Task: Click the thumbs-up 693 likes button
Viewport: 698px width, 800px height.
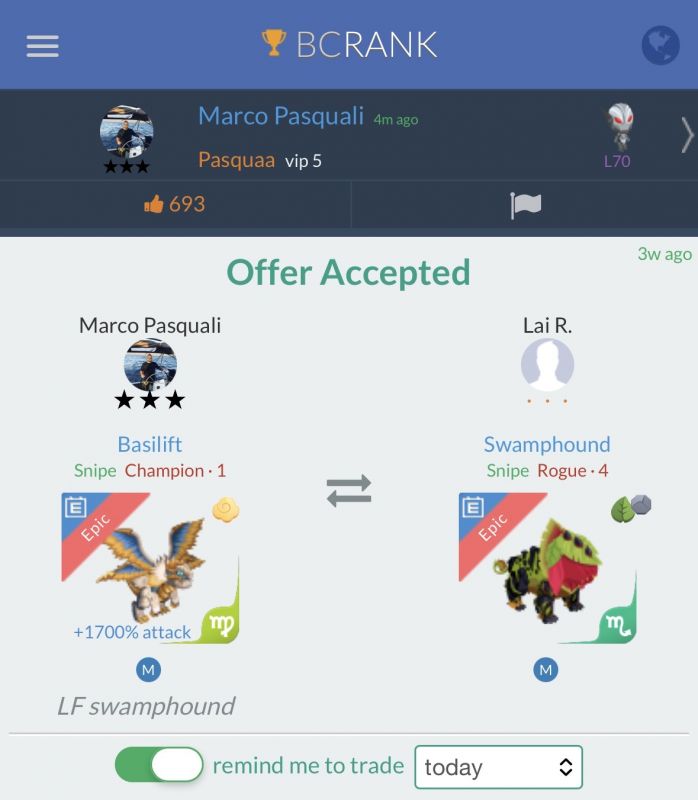Action: tap(175, 204)
